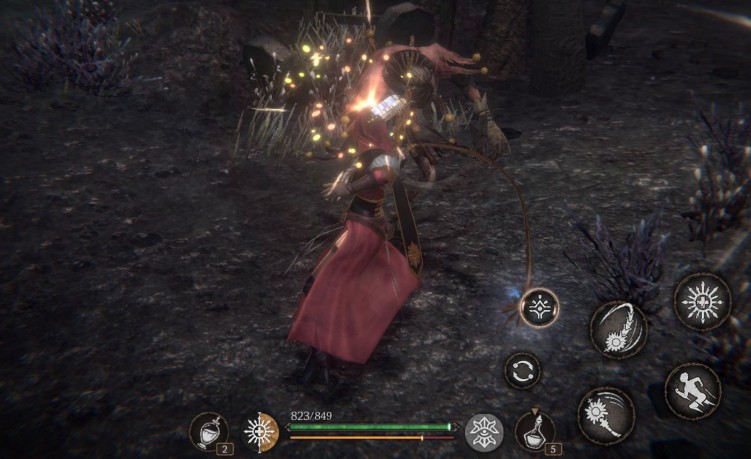Cast the radiant sun burst skill
751x459 pixels.
(x=702, y=301)
